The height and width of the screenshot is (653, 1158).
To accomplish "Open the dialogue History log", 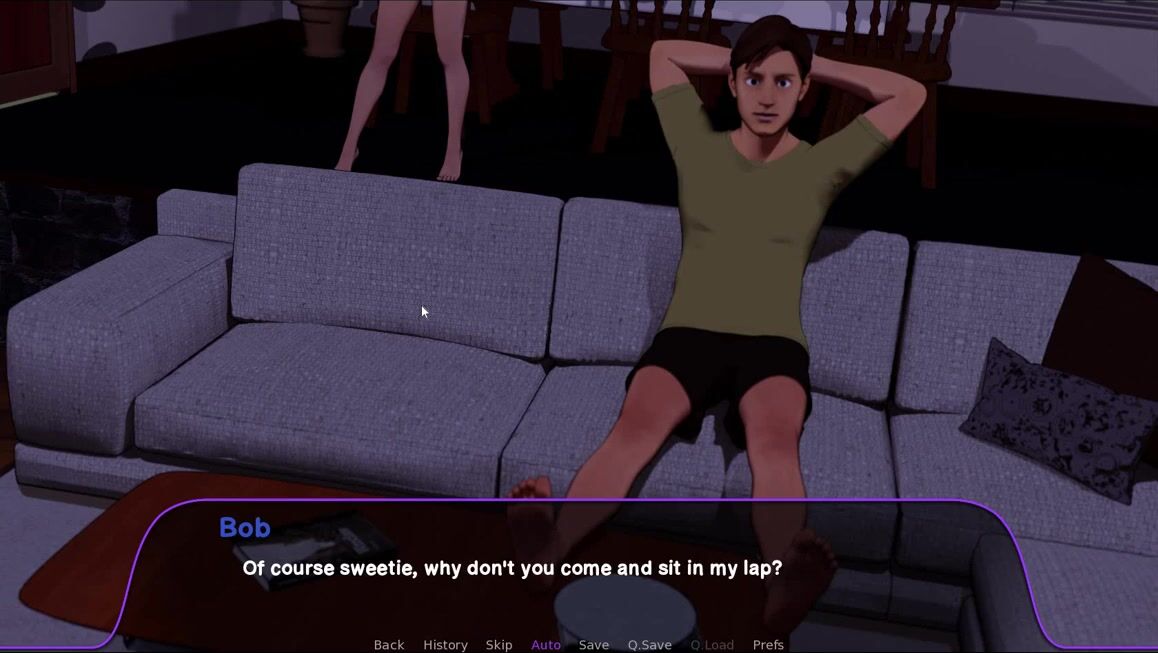I will tap(445, 645).
